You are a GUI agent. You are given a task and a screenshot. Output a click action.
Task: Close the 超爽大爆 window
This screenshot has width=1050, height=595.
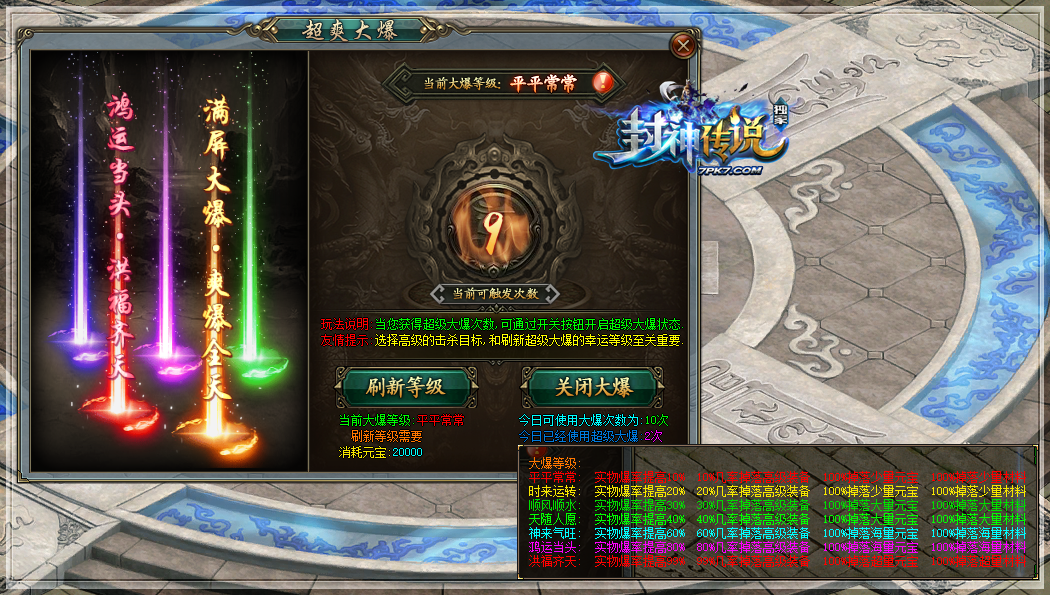[683, 45]
